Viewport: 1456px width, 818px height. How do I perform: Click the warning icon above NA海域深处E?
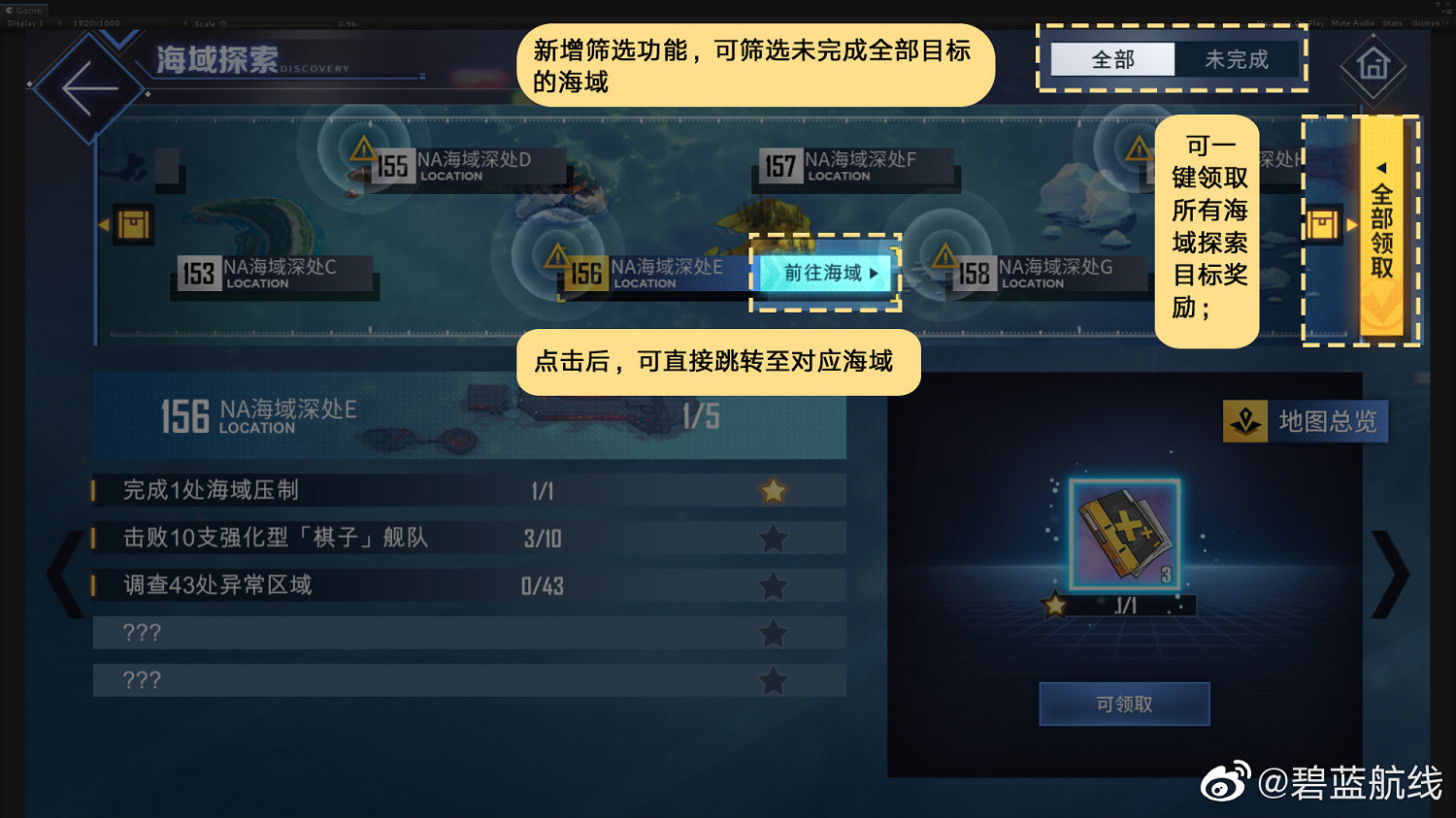(x=556, y=254)
